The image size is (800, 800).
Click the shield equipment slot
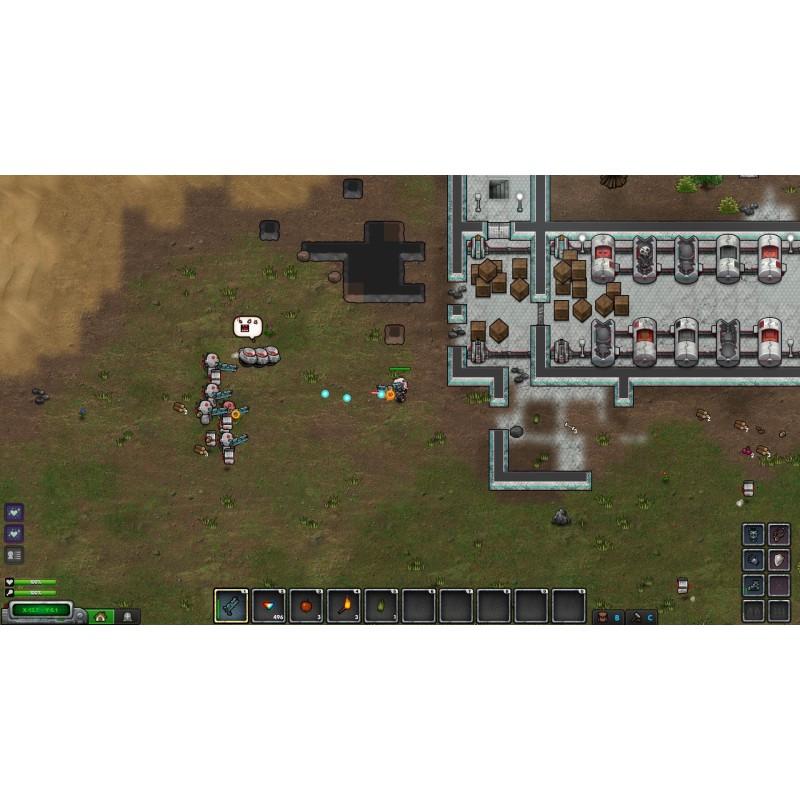(779, 559)
